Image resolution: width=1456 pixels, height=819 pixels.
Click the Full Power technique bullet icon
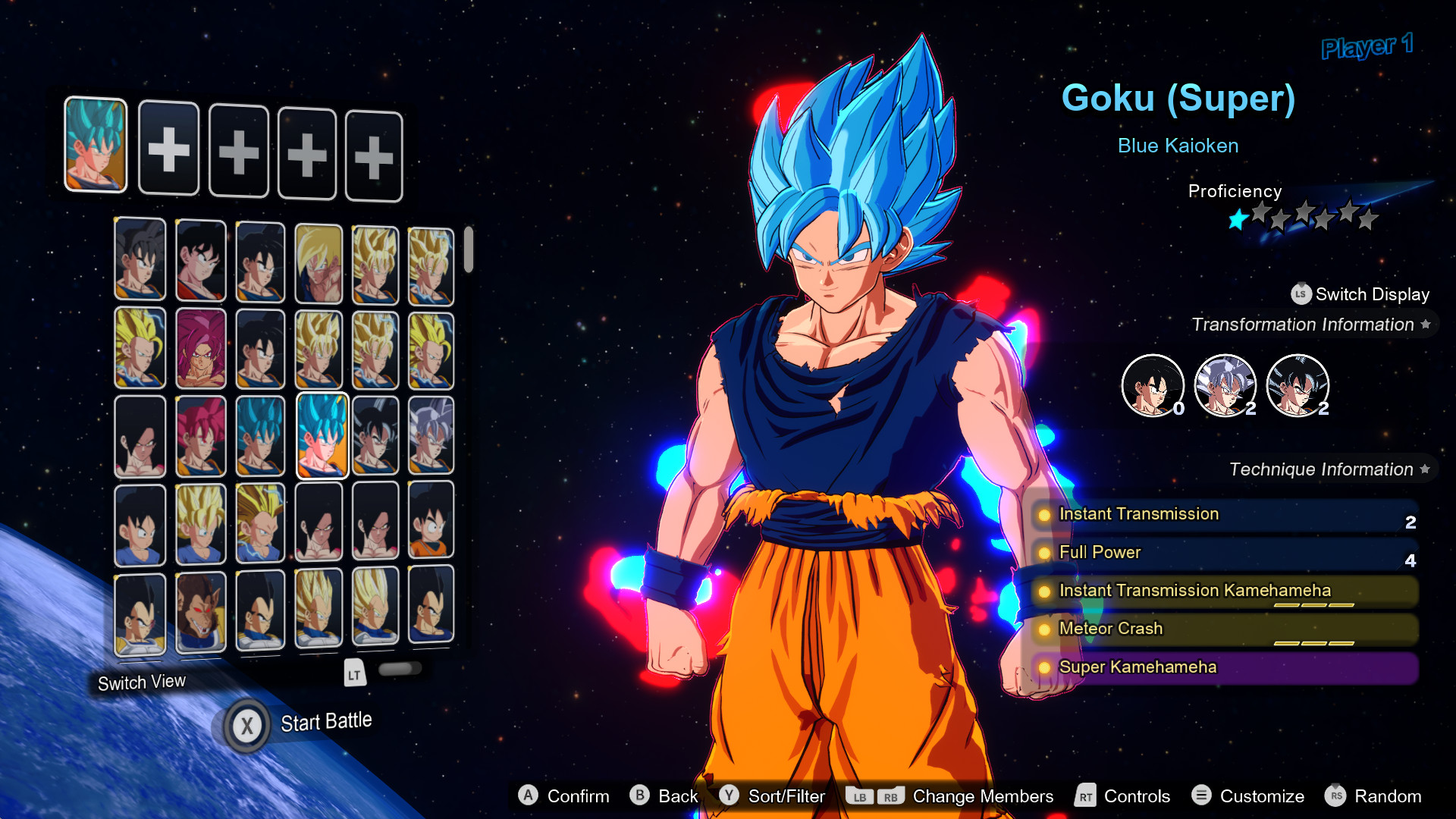(x=1046, y=553)
